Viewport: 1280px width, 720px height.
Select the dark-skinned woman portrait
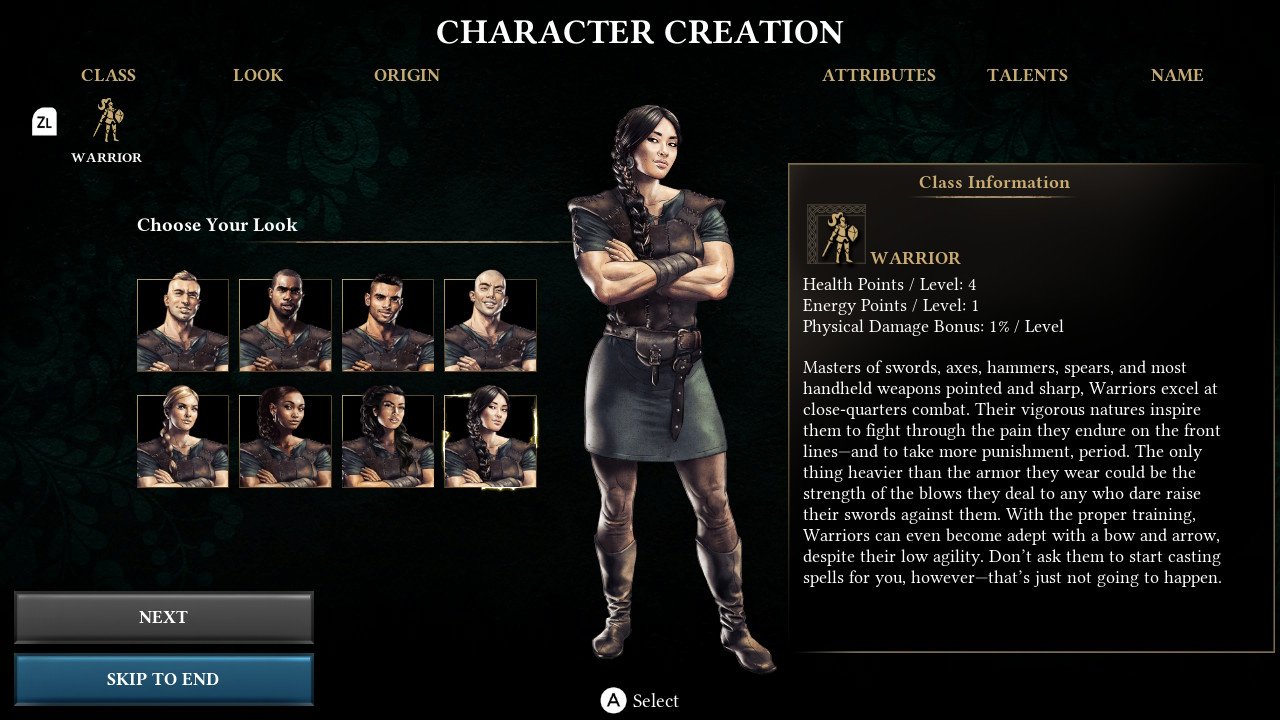(x=285, y=441)
